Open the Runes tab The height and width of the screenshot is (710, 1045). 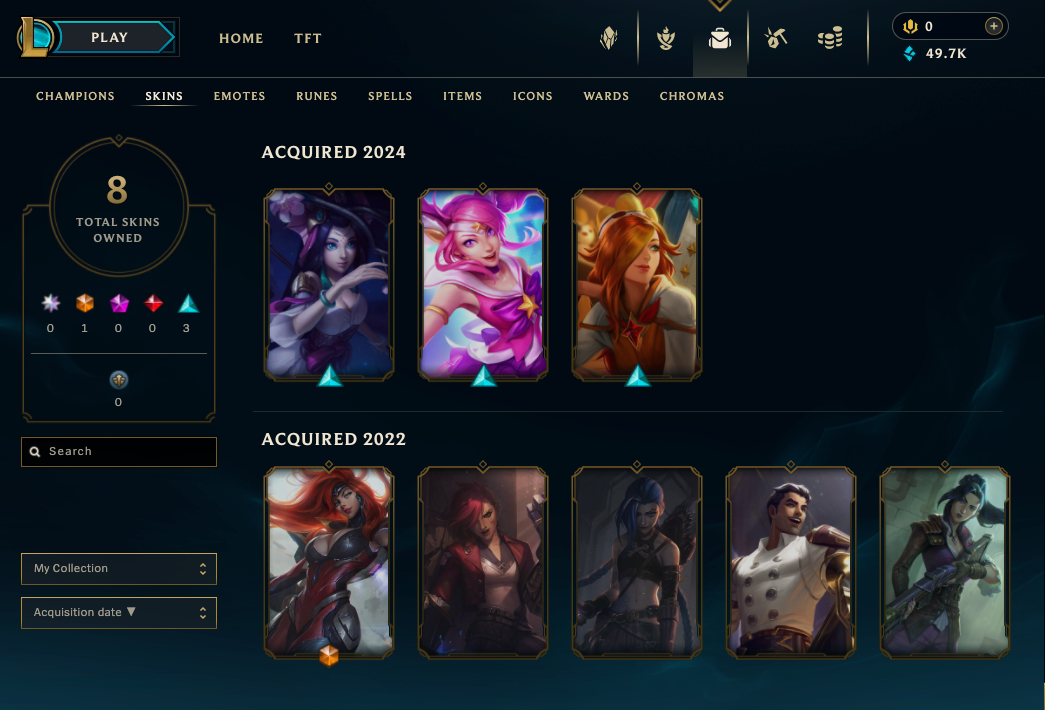(x=317, y=96)
